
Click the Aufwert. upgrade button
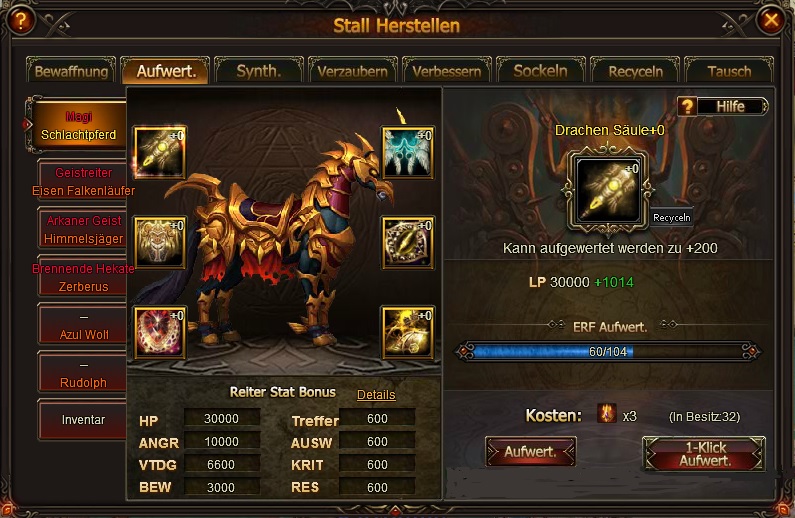[x=530, y=452]
